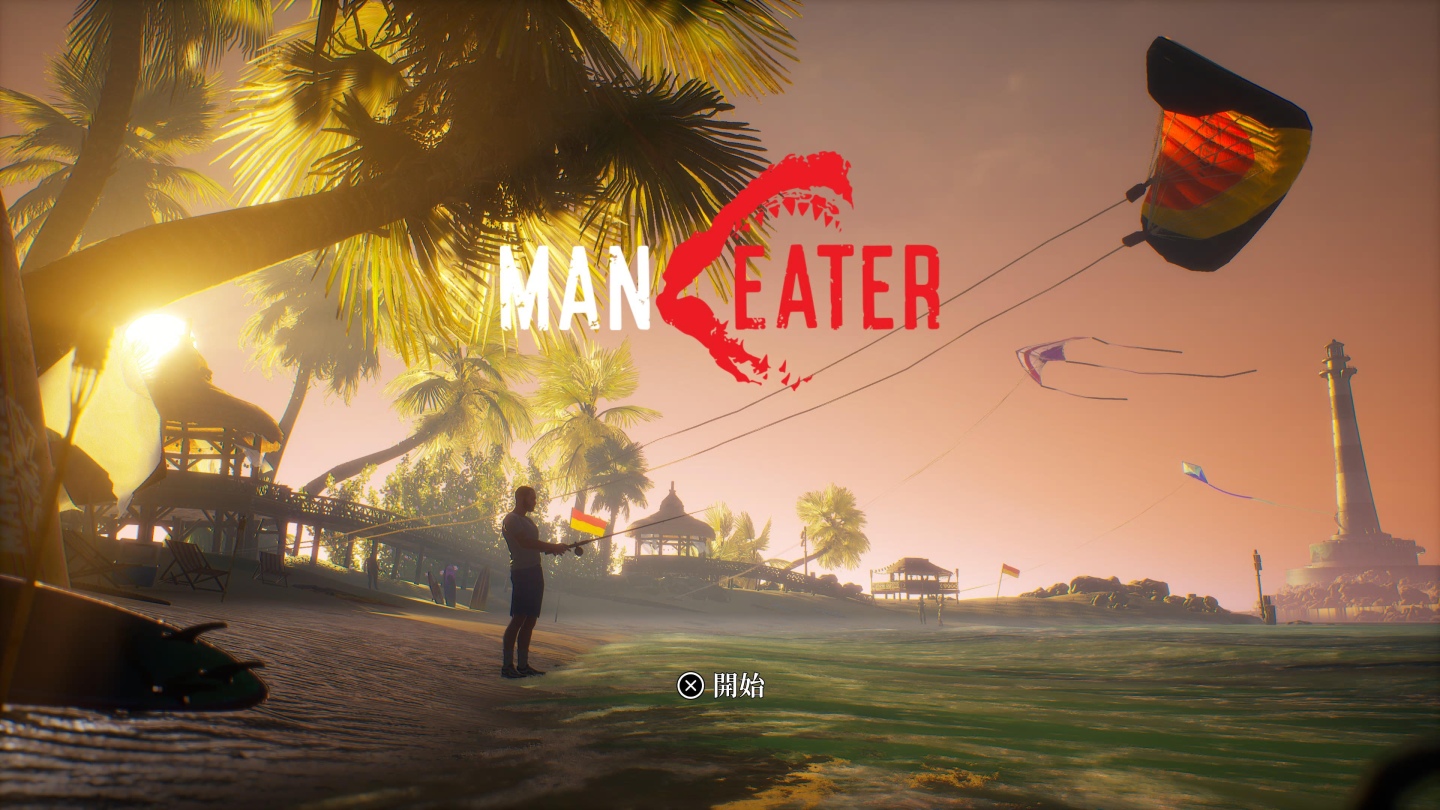Viewport: 1440px width, 810px height.
Task: Click the distant hut near the shoreline
Action: tap(915, 575)
